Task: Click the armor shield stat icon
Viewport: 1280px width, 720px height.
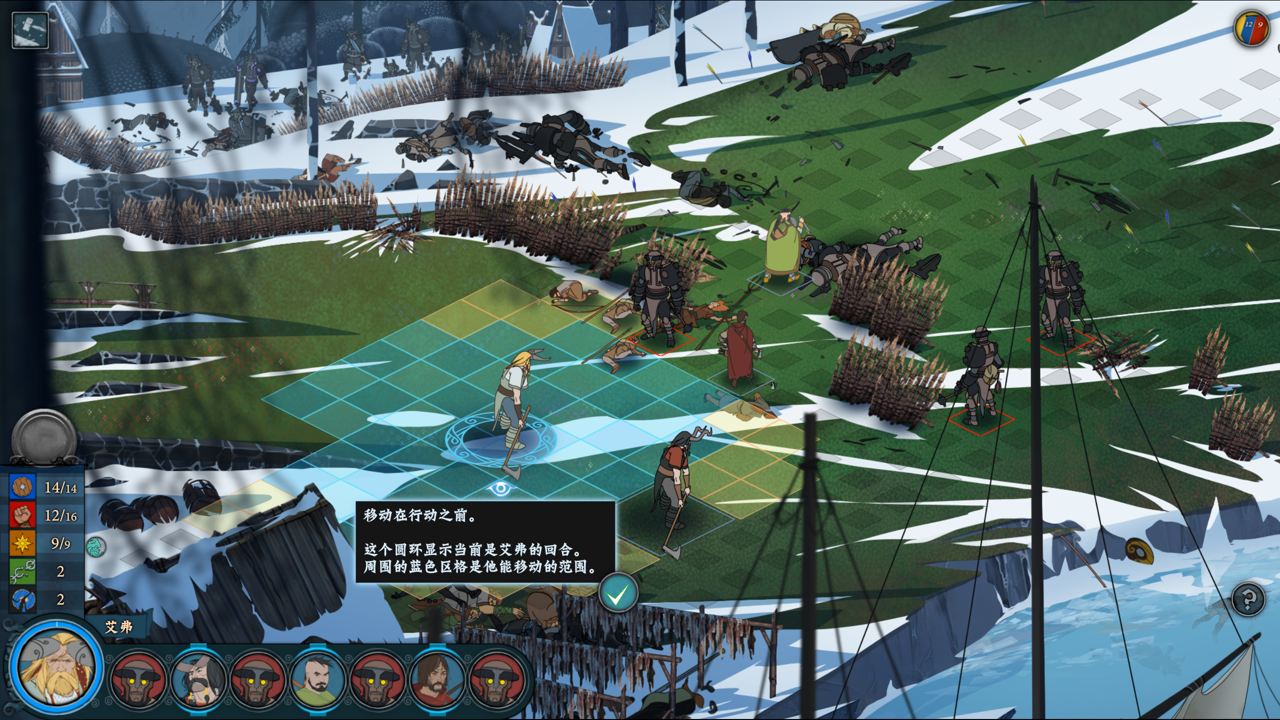Action: pos(22,487)
